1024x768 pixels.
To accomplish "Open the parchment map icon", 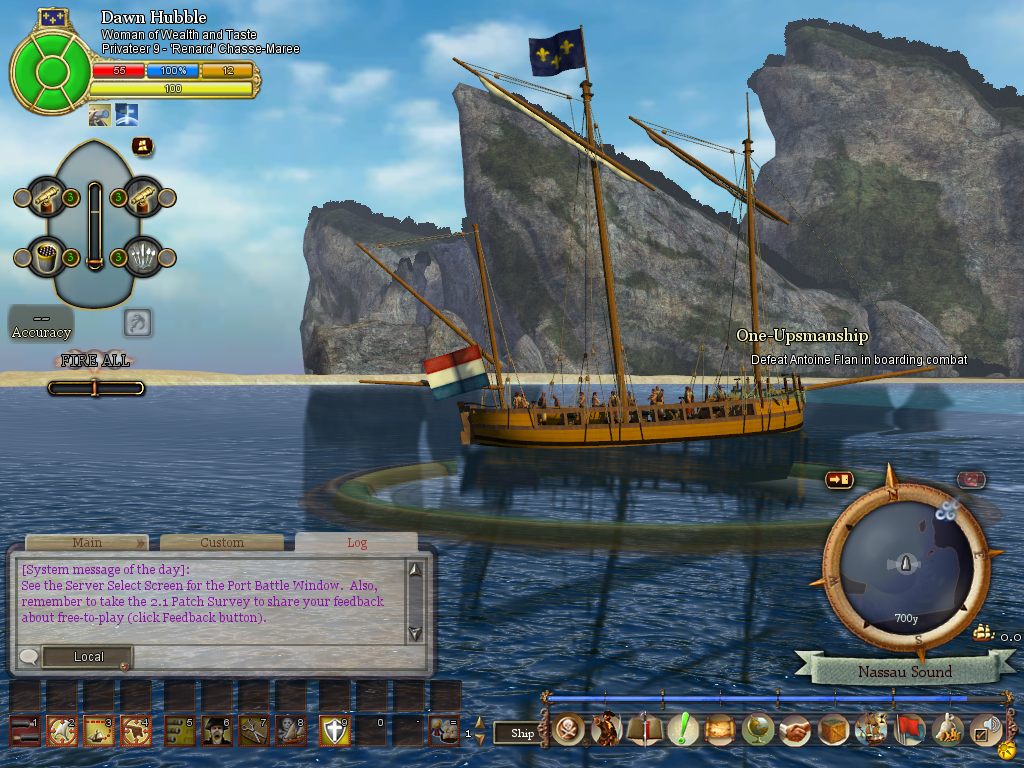I will [x=720, y=730].
